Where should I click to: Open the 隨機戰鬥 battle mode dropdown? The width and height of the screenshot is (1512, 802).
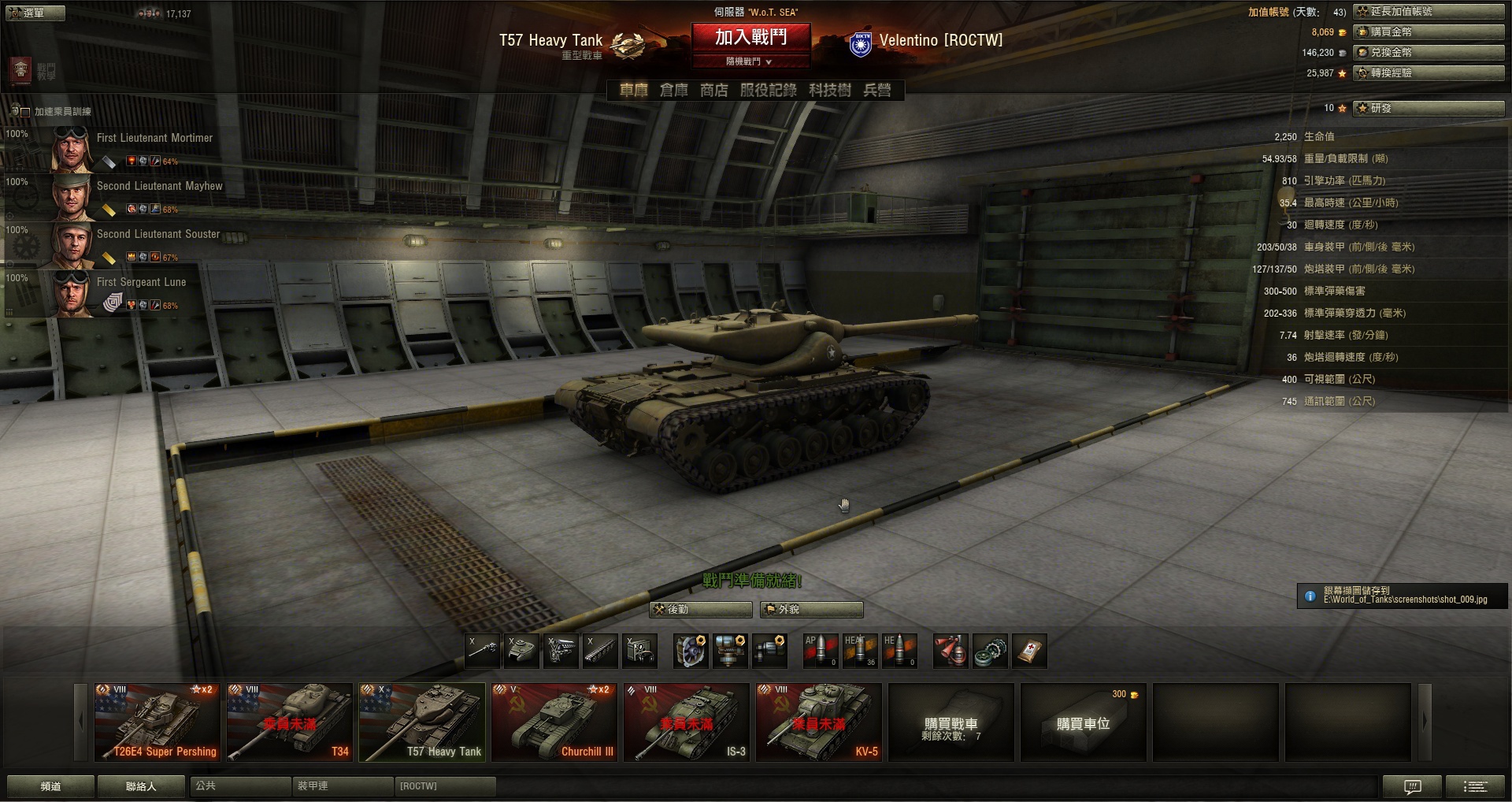750,61
